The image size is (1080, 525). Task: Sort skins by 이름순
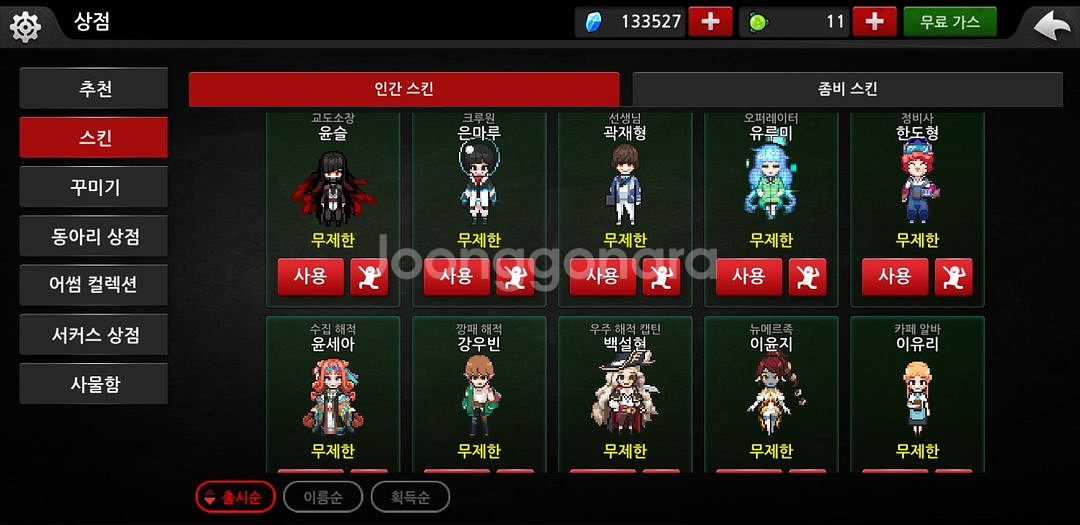pyautogui.click(x=322, y=496)
